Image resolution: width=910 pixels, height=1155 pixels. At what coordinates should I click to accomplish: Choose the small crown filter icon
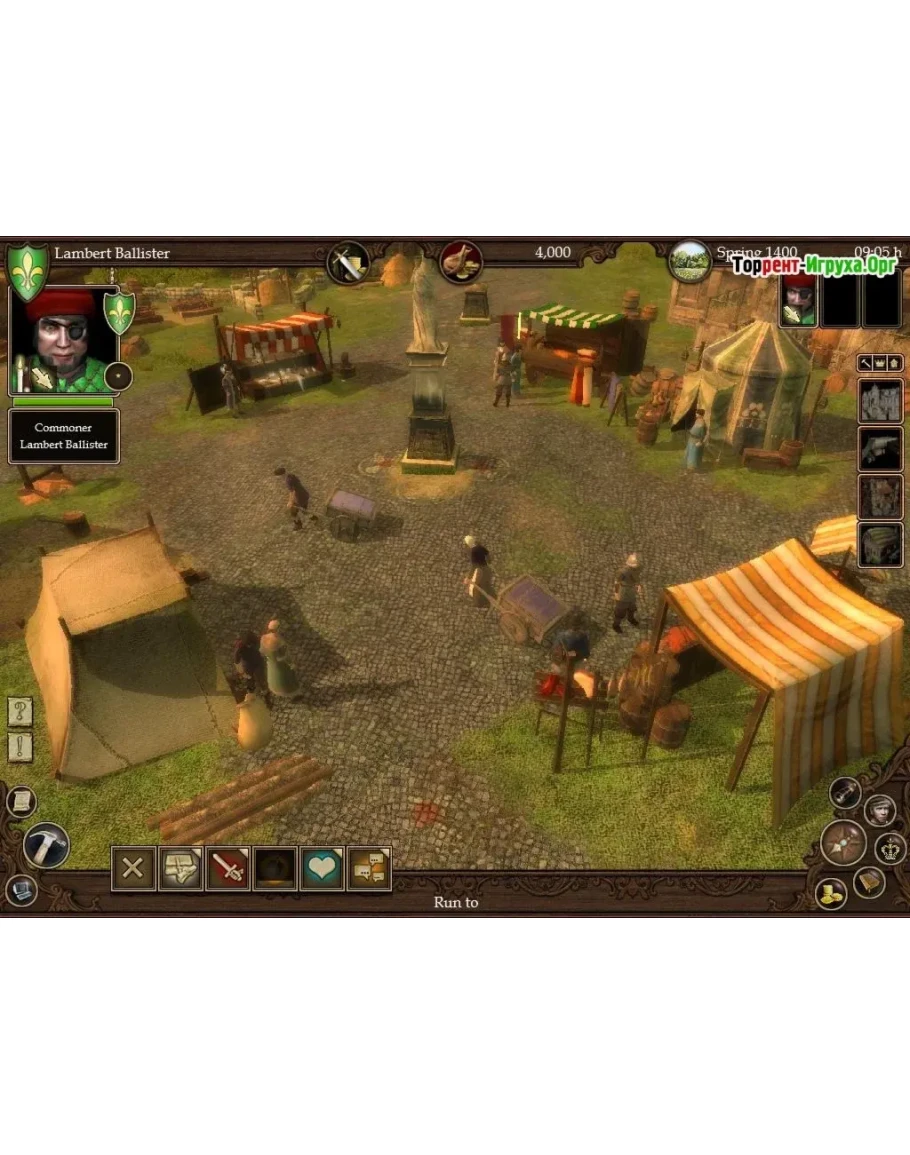[880, 361]
